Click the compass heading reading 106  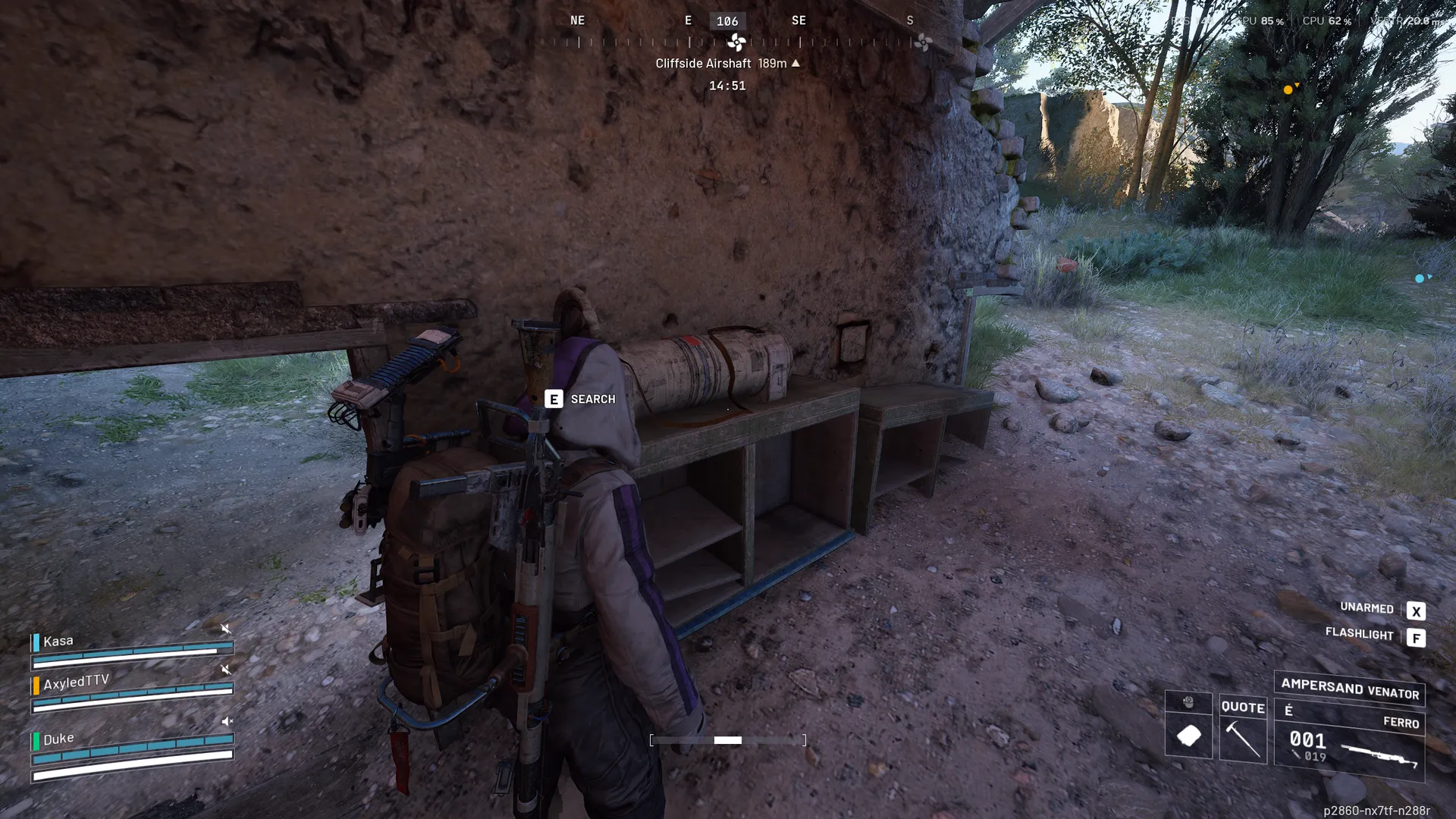click(727, 21)
